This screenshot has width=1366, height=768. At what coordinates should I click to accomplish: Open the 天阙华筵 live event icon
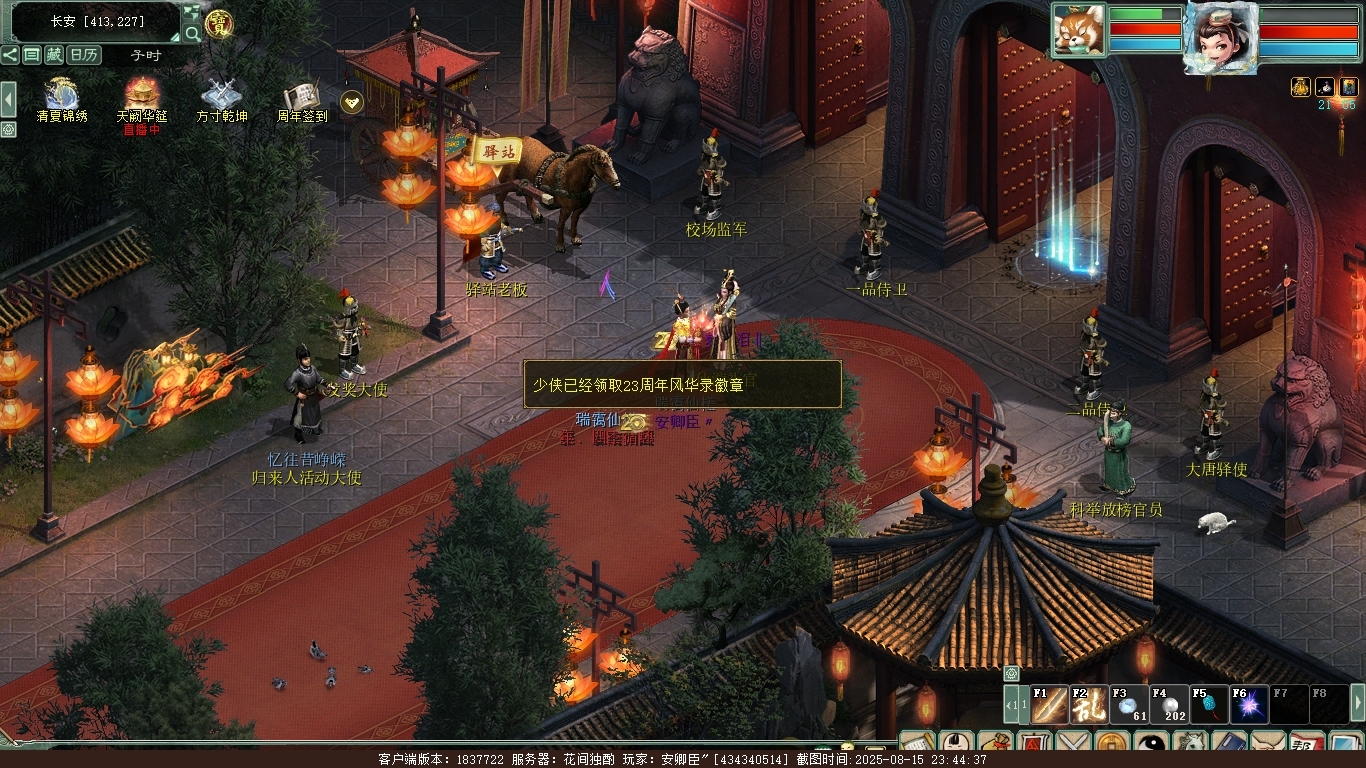(x=142, y=95)
